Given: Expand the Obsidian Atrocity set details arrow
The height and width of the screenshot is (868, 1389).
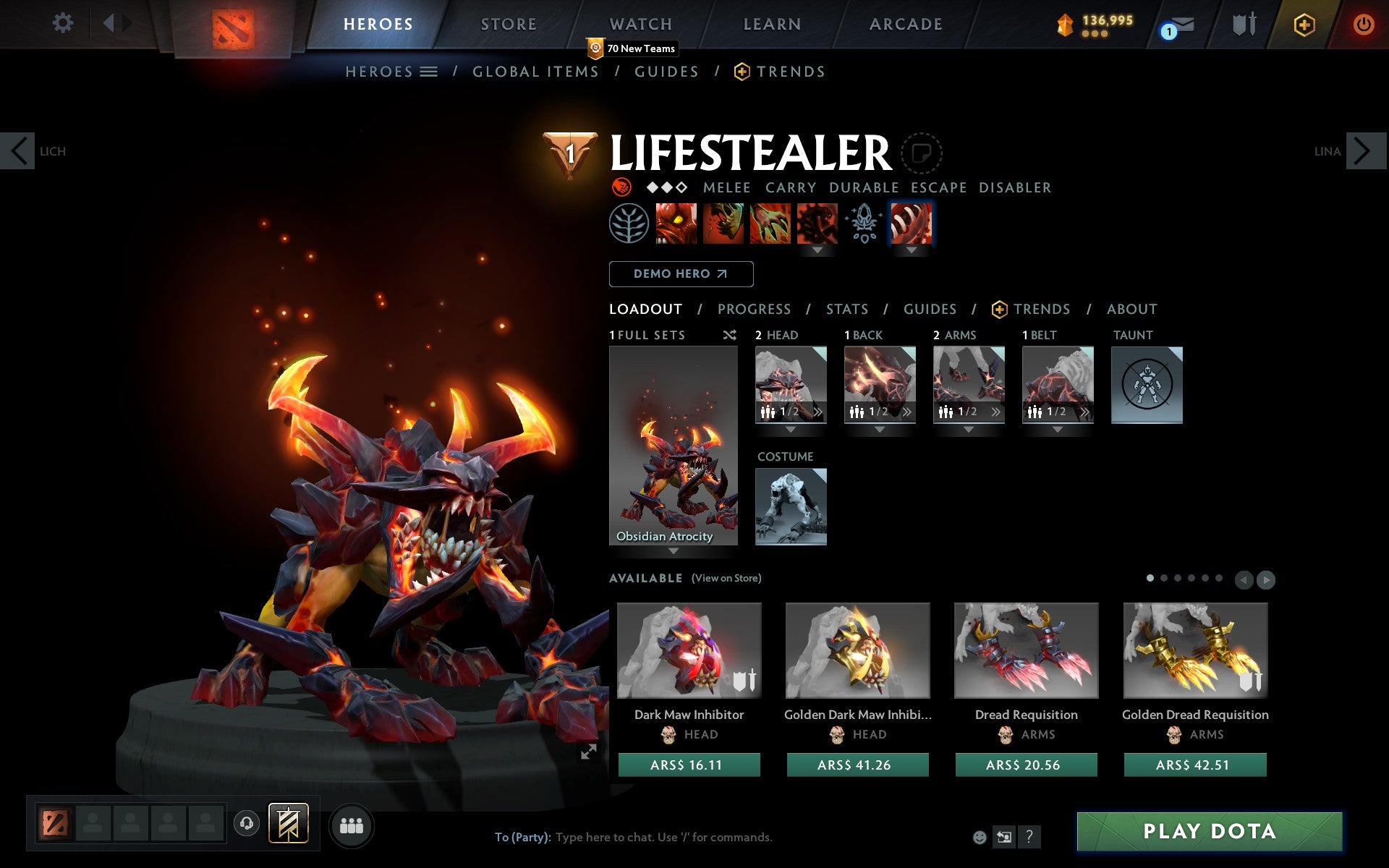Looking at the screenshot, I should click(674, 551).
